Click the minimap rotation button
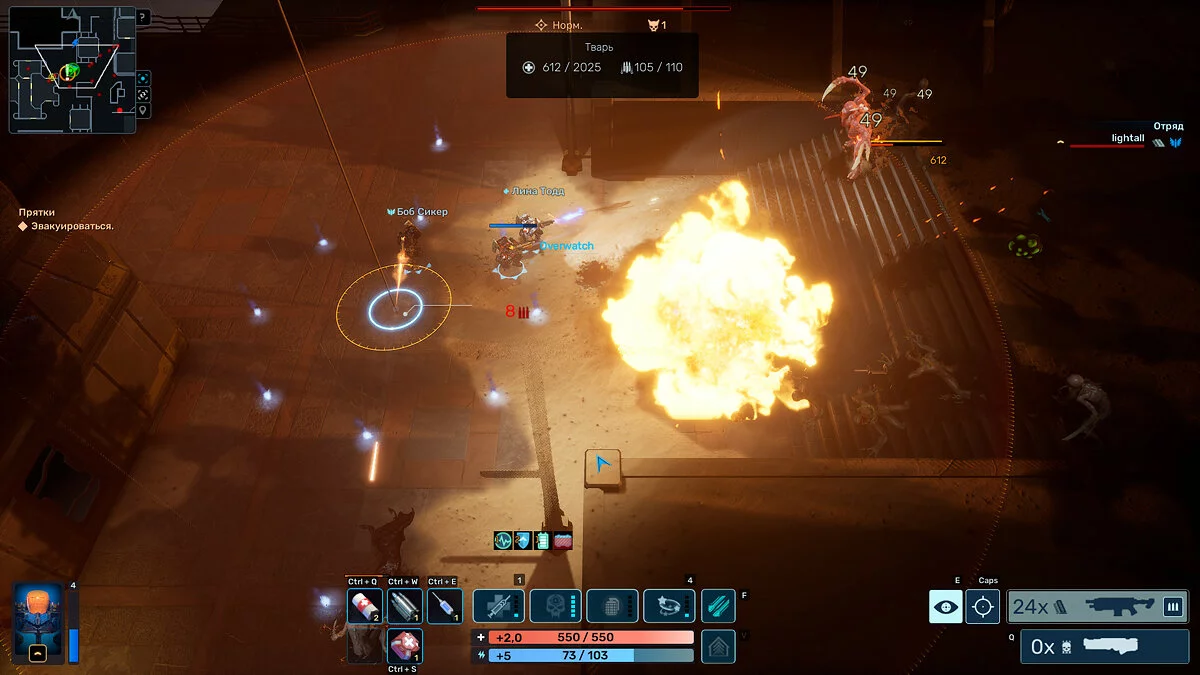The image size is (1200, 675). click(x=143, y=94)
